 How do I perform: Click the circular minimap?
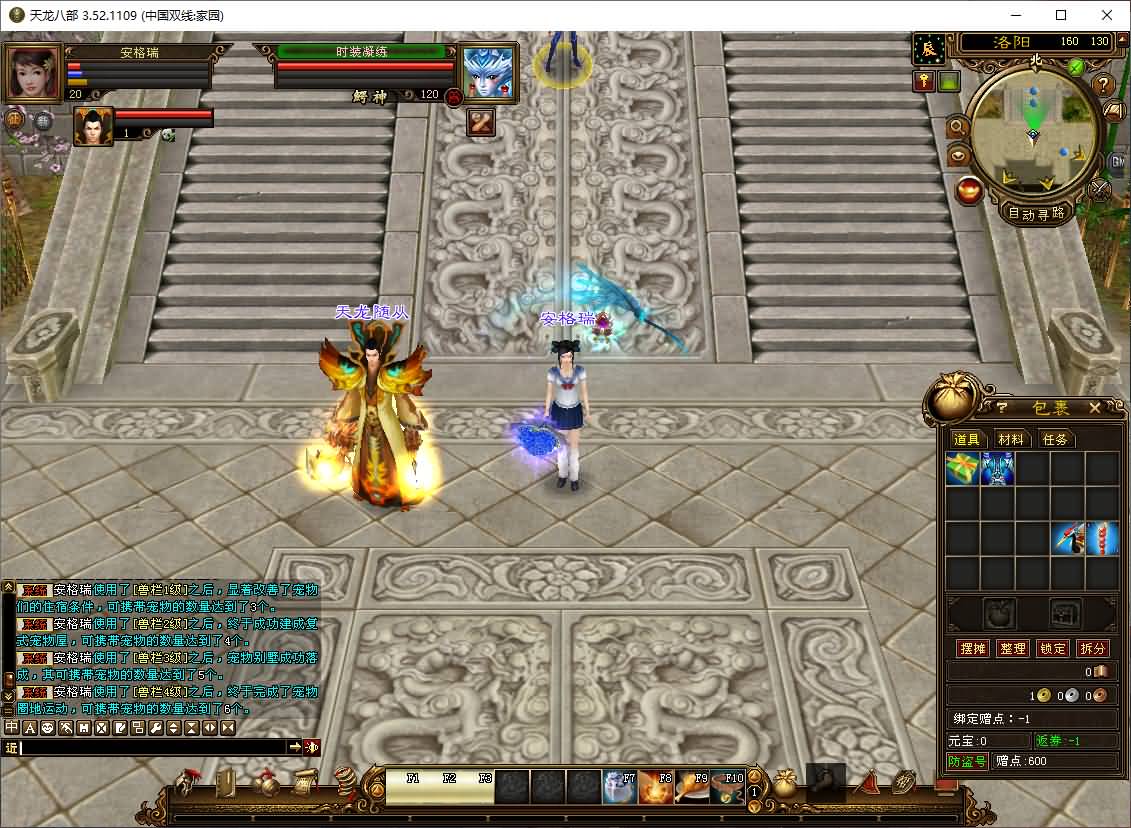(x=1033, y=131)
